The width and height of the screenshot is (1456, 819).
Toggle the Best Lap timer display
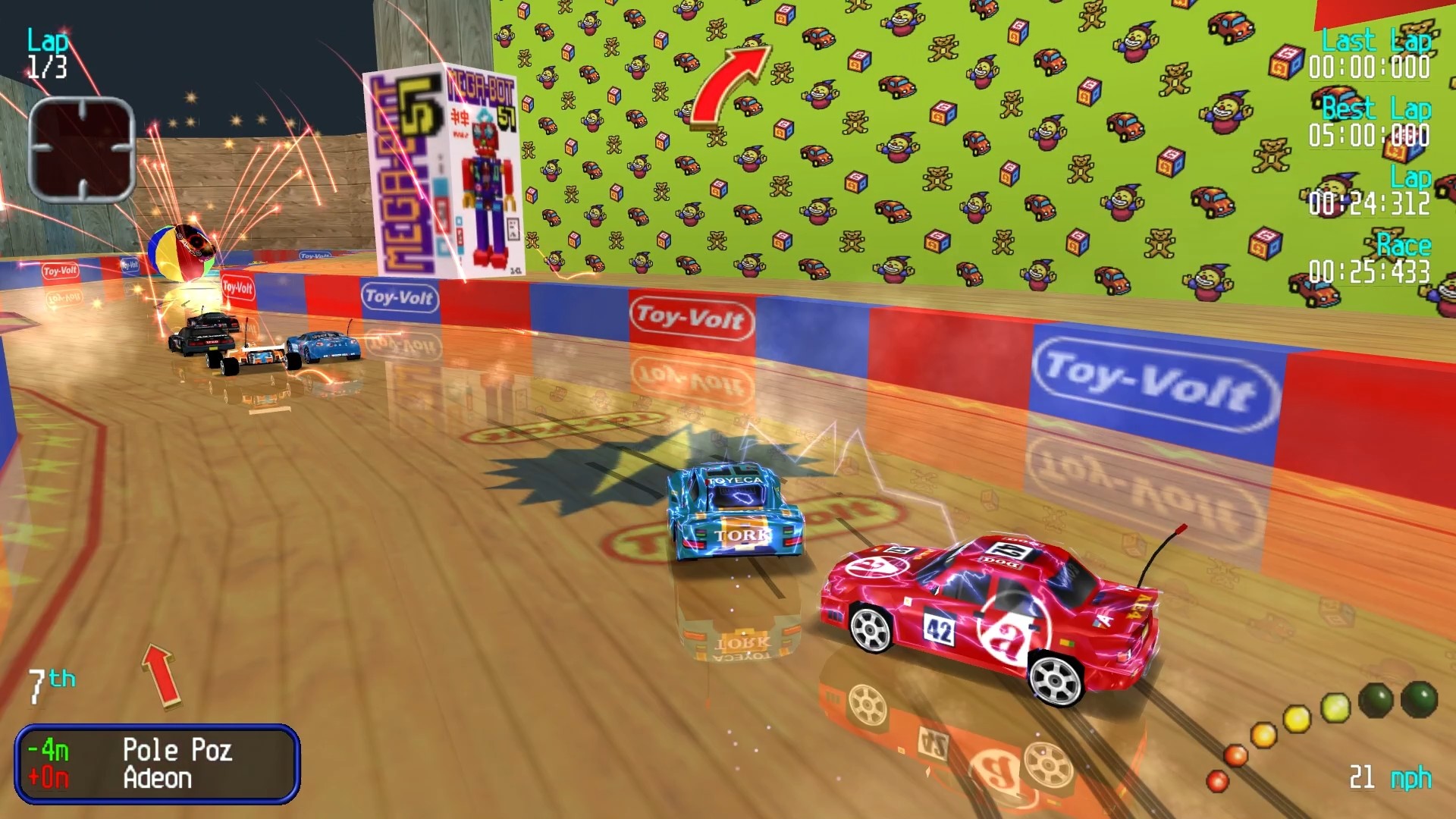[x=1369, y=124]
